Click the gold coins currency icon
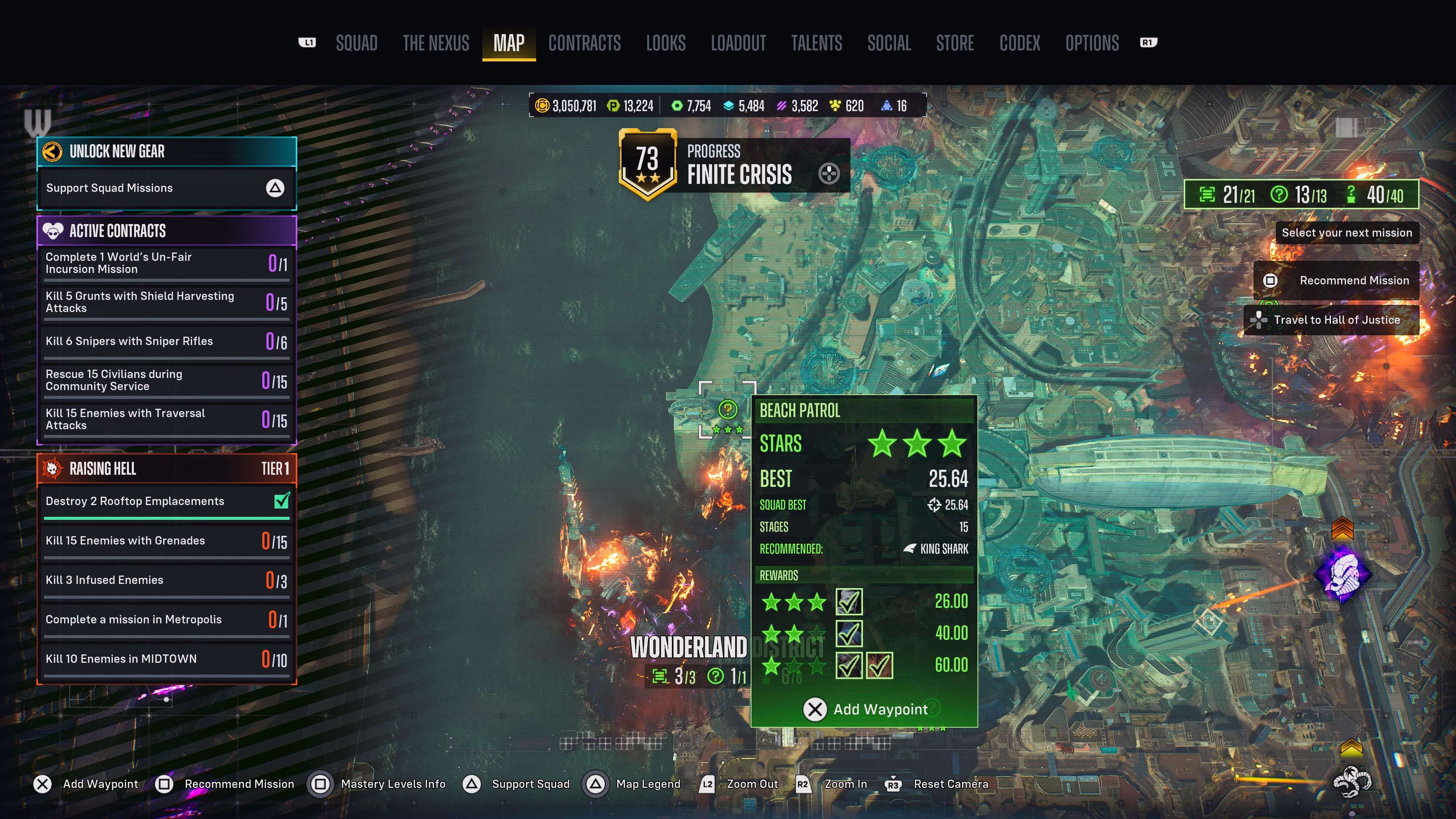 pos(543,106)
